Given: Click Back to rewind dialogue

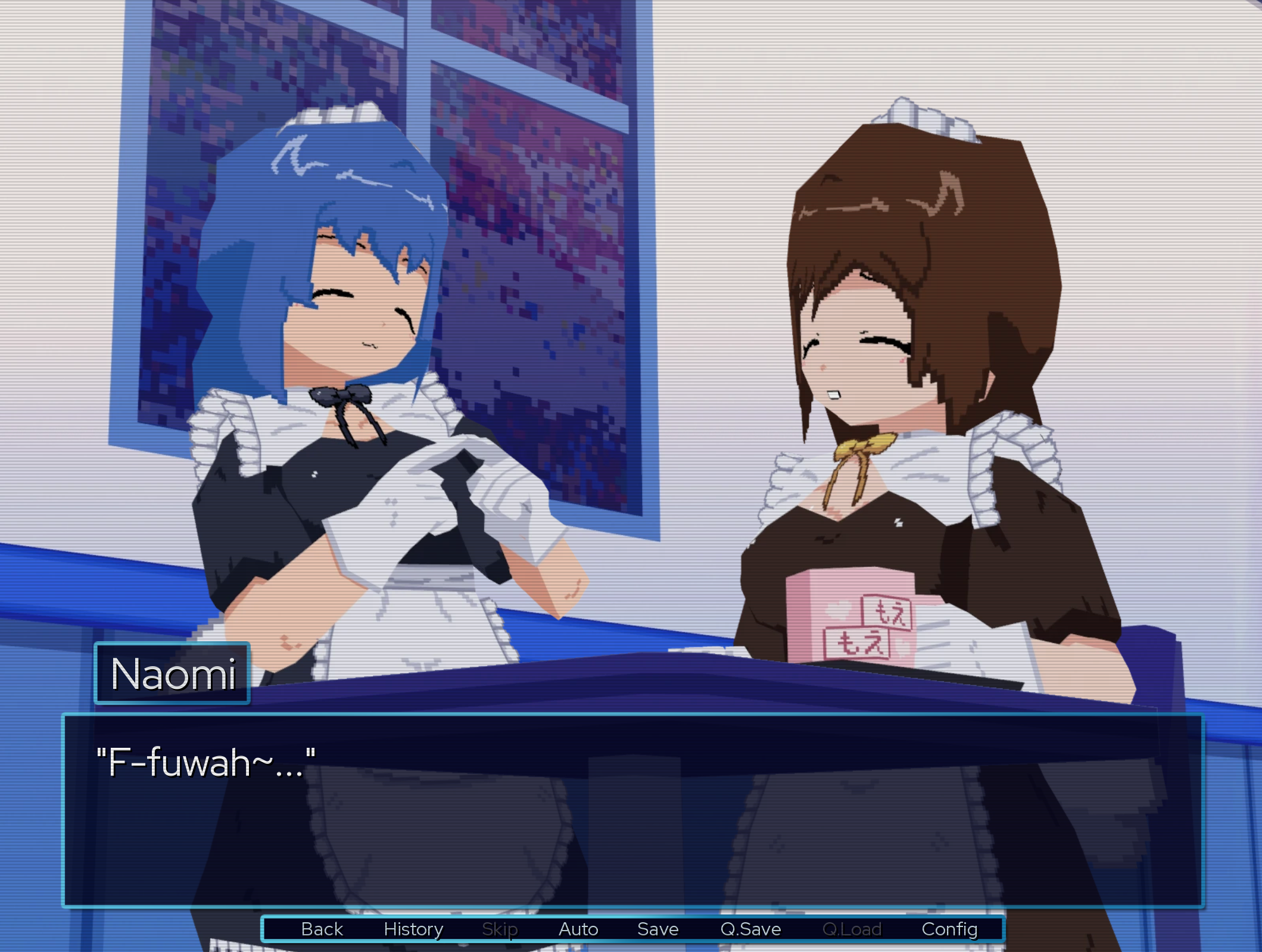Looking at the screenshot, I should tap(321, 929).
